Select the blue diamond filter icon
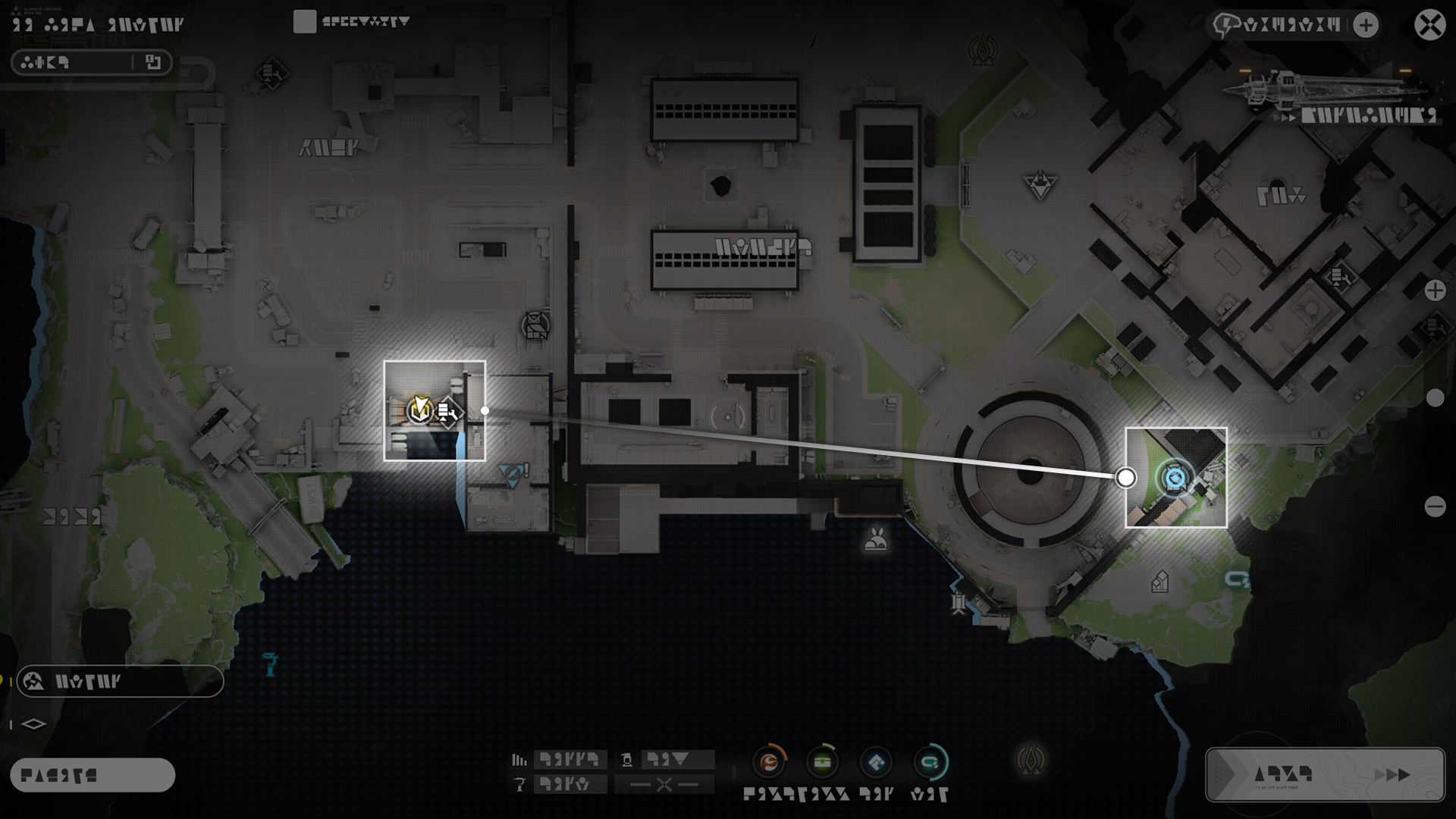The height and width of the screenshot is (819, 1456). [x=877, y=762]
